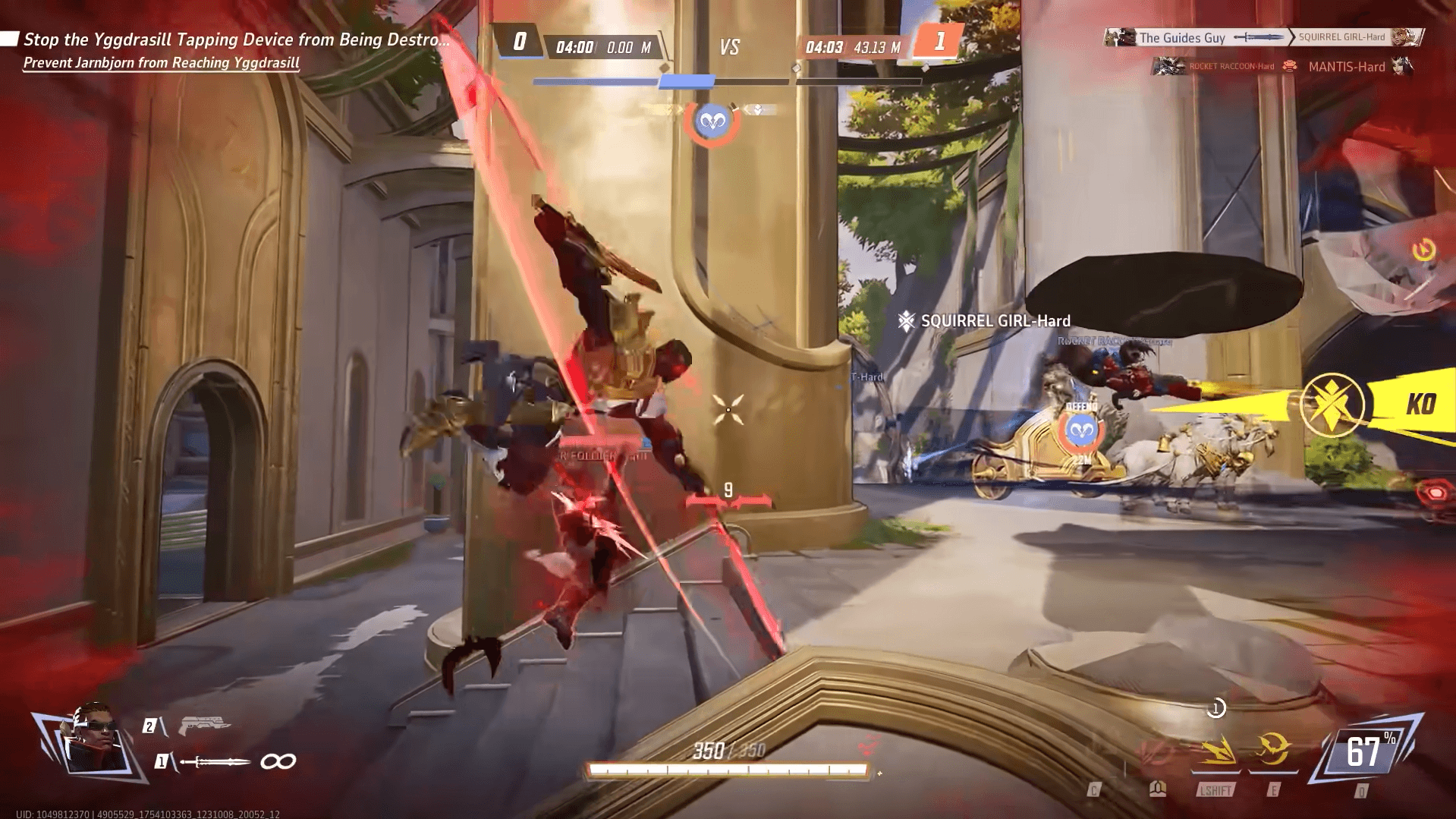Trigger the 67% ultimate ability gauge
The width and height of the screenshot is (1456, 819).
[x=1366, y=752]
